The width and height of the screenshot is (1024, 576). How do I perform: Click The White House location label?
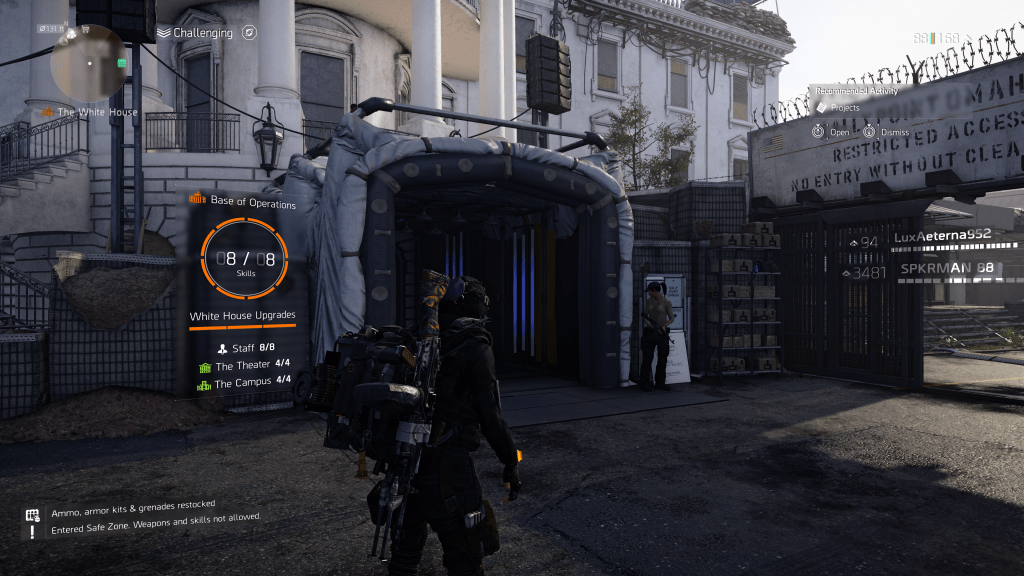pyautogui.click(x=96, y=112)
